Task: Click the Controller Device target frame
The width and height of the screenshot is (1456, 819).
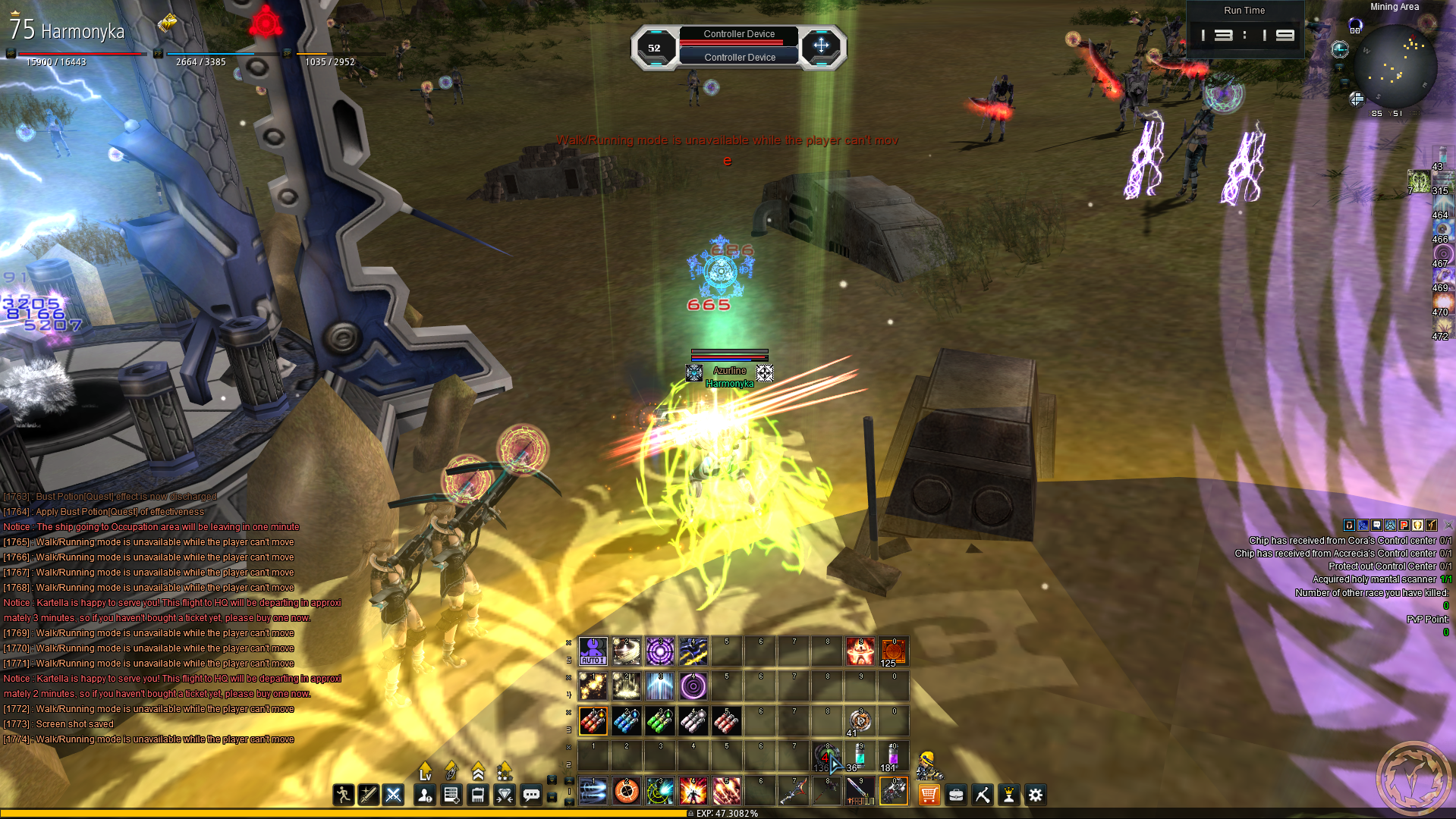Action: [x=738, y=46]
